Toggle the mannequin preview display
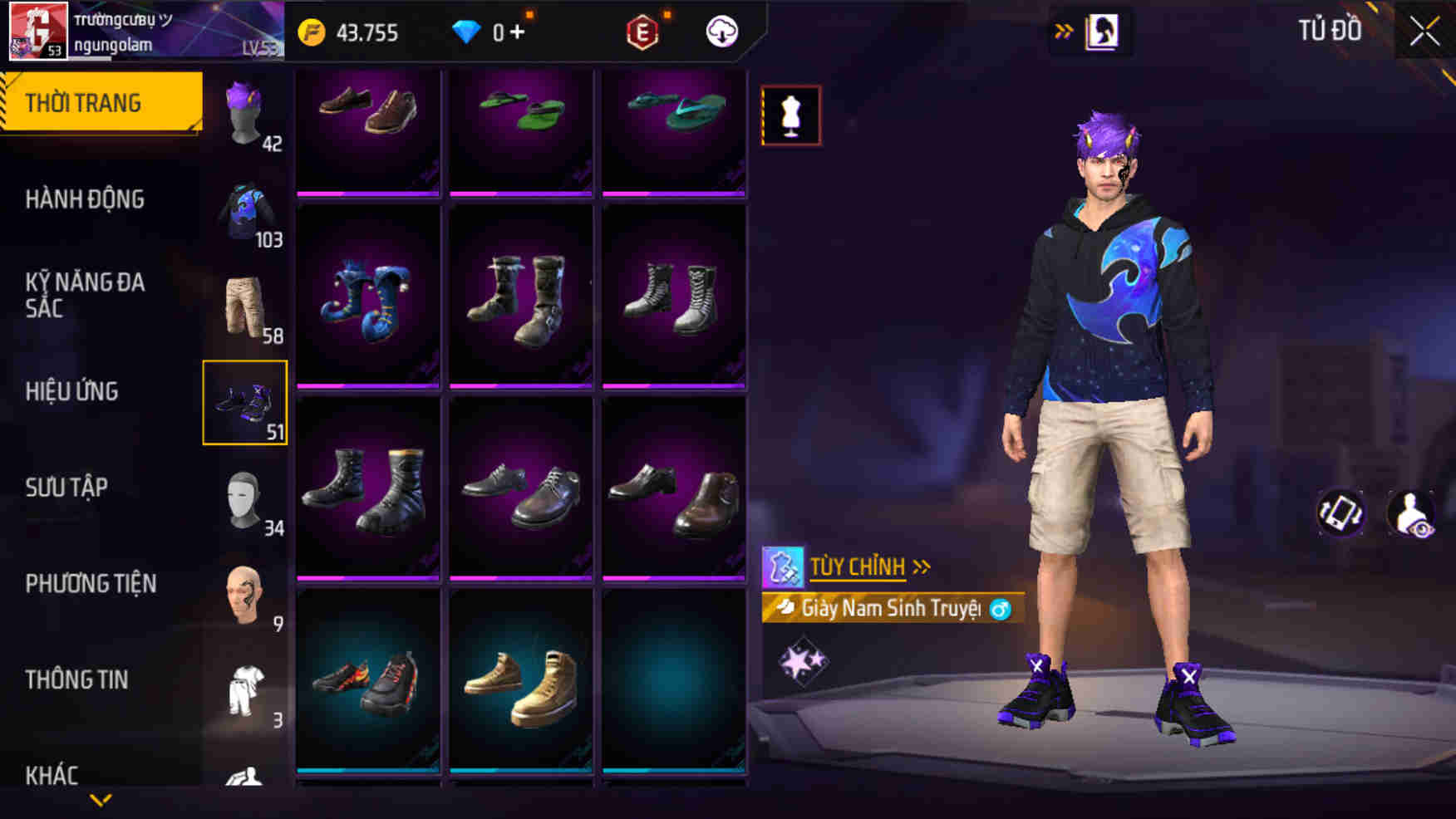Screen dimensions: 1456x819 (790, 114)
